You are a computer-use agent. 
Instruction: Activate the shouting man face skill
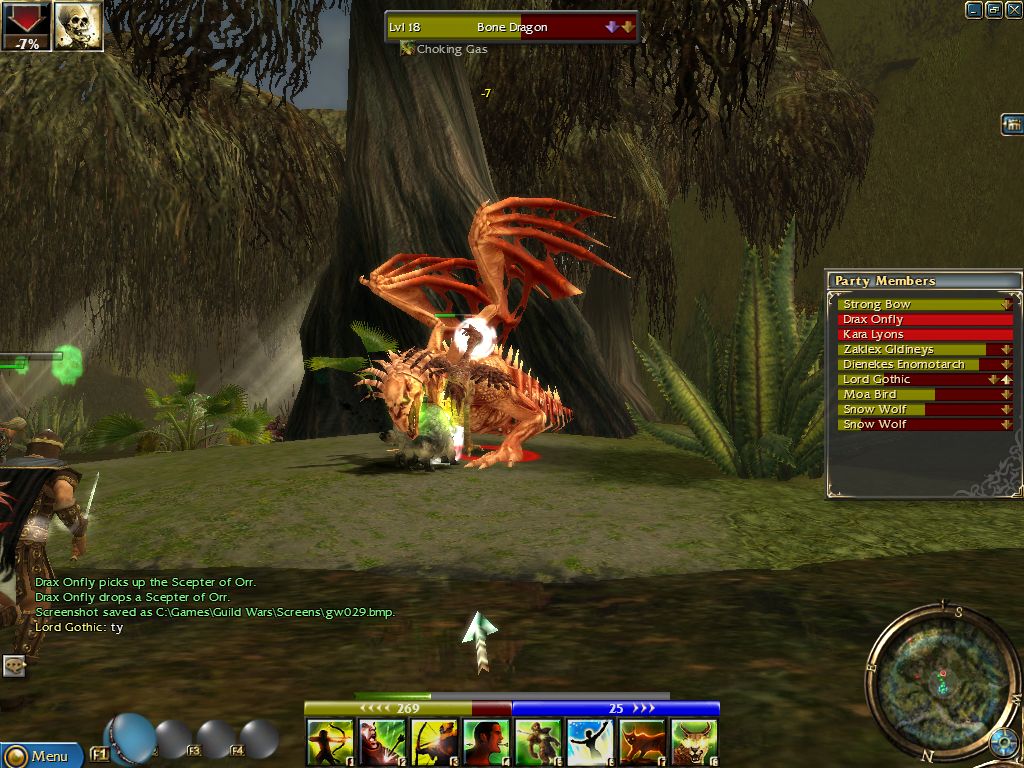486,743
